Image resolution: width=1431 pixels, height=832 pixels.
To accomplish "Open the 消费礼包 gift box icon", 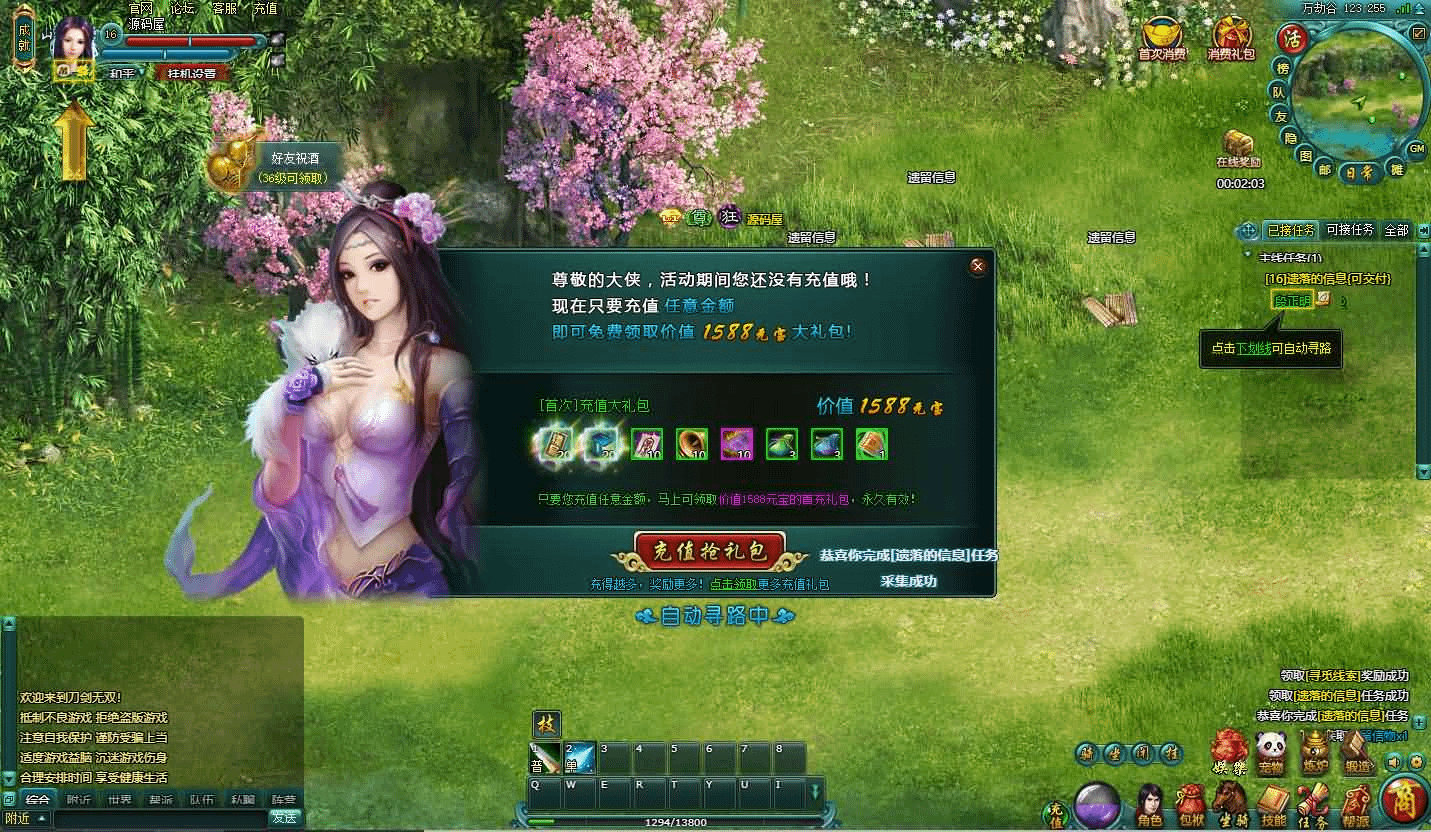I will (x=1231, y=38).
